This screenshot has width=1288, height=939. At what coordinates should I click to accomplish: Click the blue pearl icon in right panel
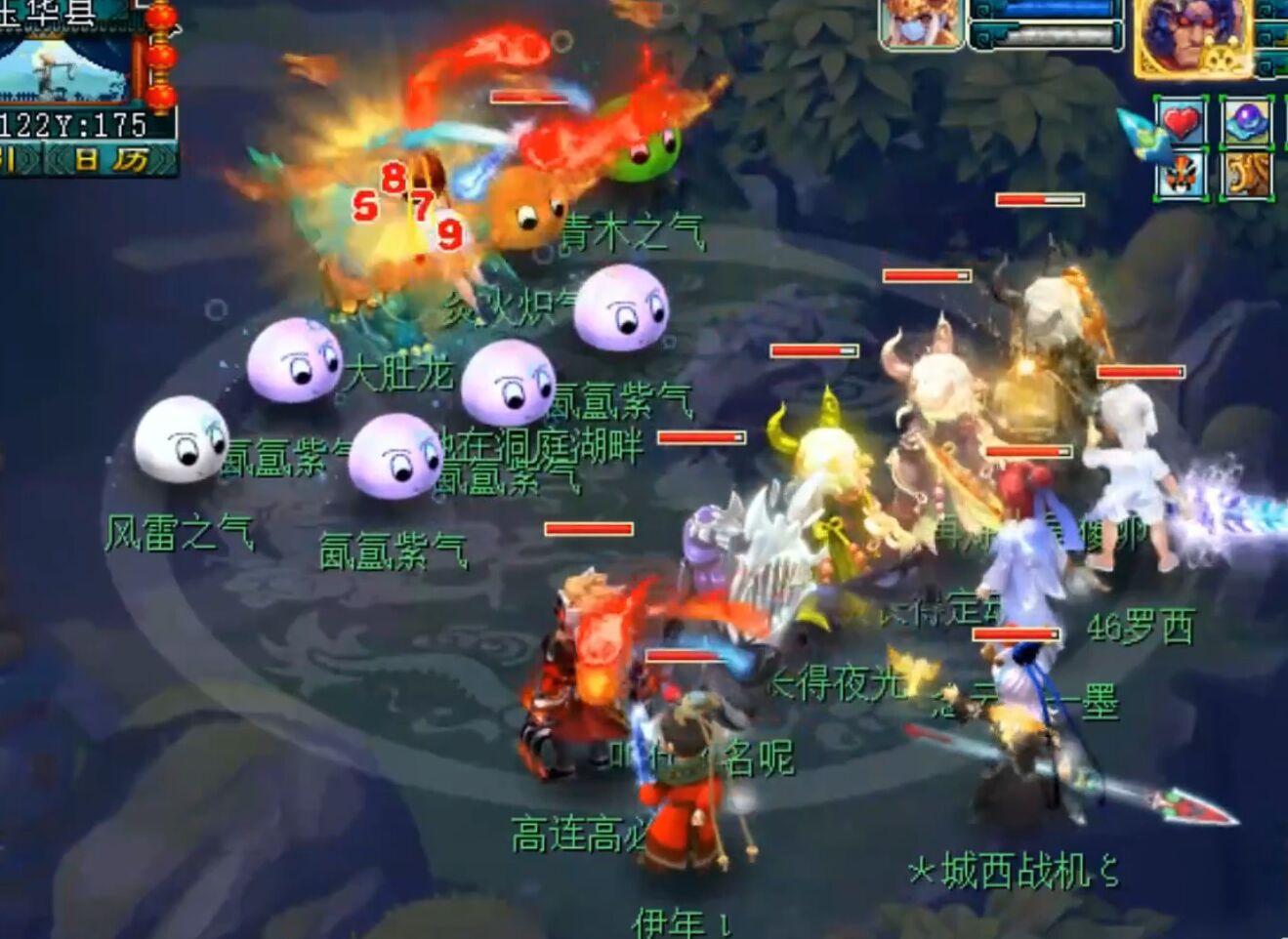1246,121
